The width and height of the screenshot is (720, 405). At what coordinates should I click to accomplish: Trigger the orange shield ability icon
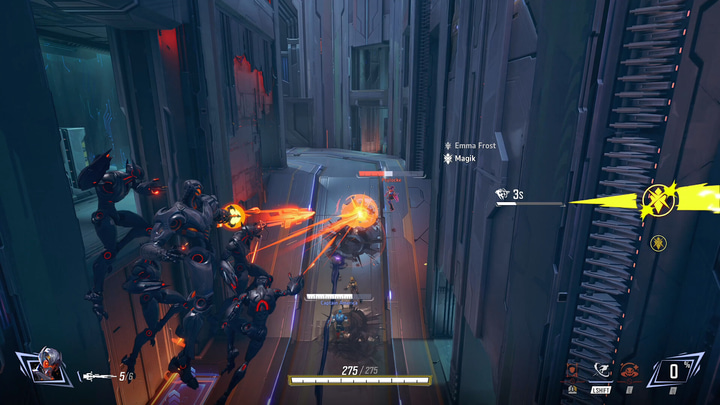[573, 370]
